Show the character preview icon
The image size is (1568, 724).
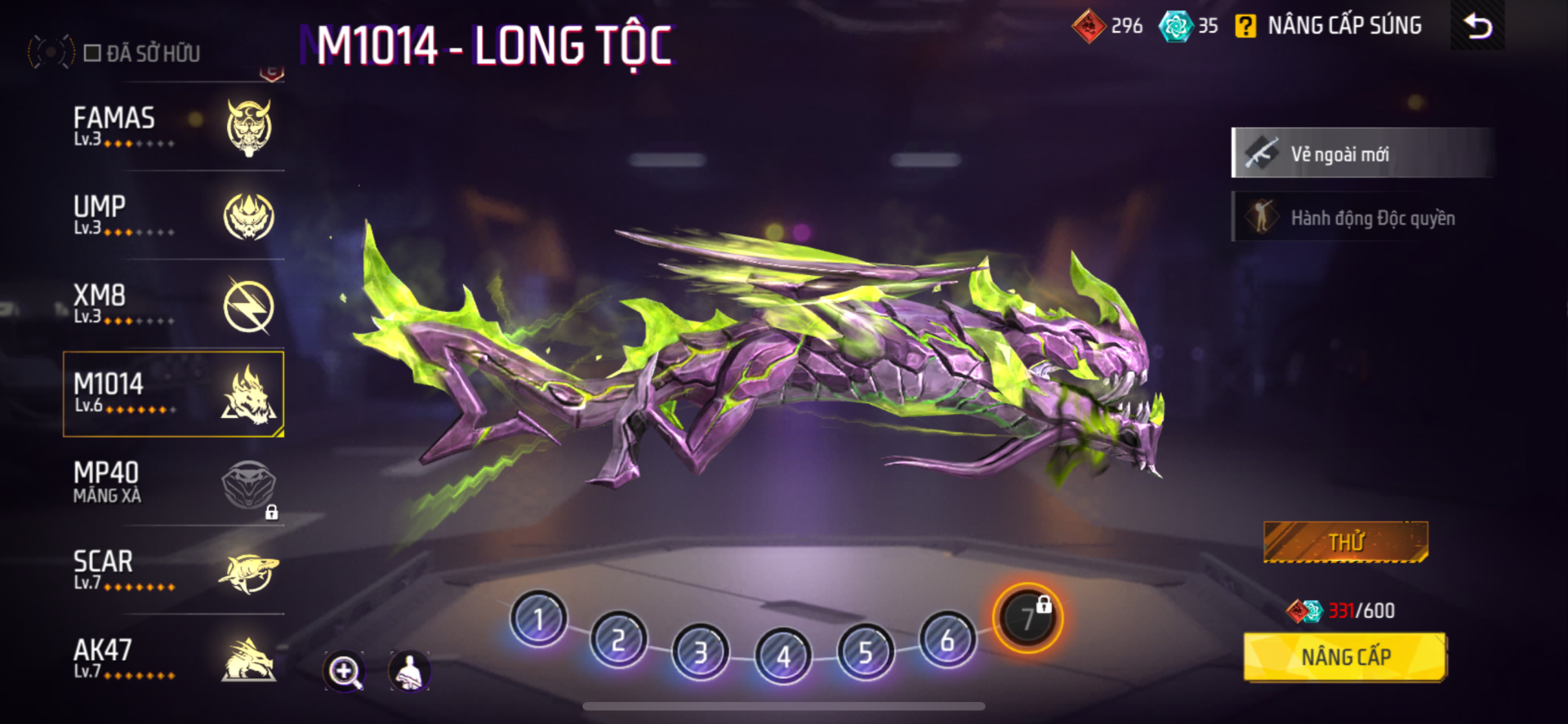click(x=409, y=672)
